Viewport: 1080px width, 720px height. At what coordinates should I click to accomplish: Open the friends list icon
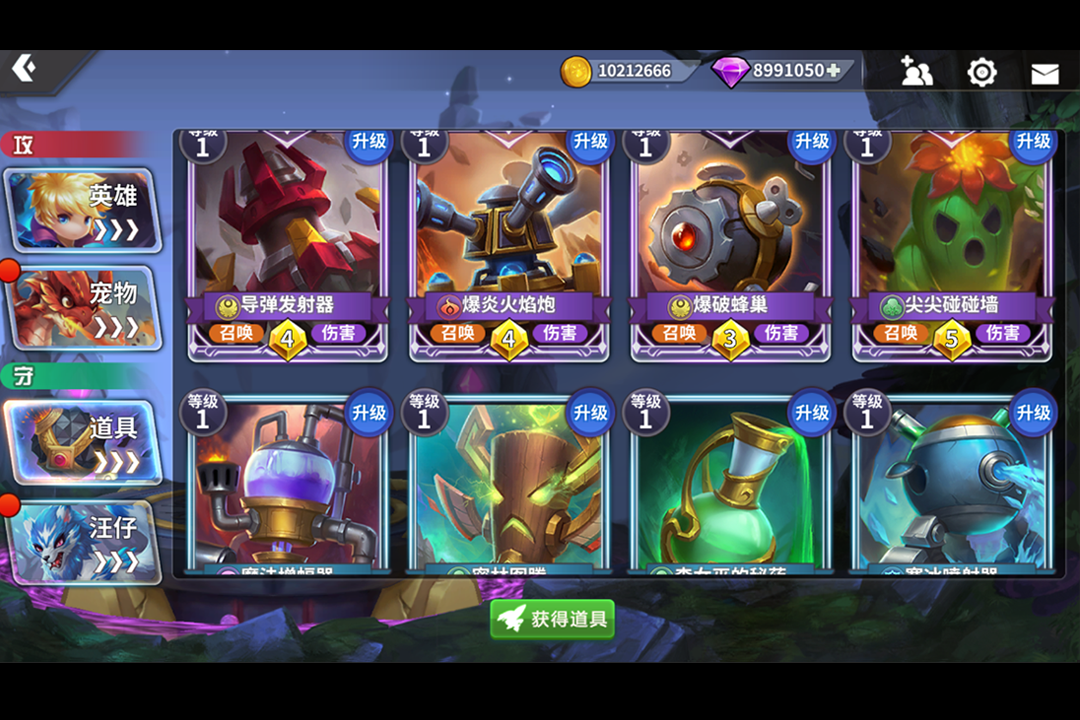(x=916, y=72)
